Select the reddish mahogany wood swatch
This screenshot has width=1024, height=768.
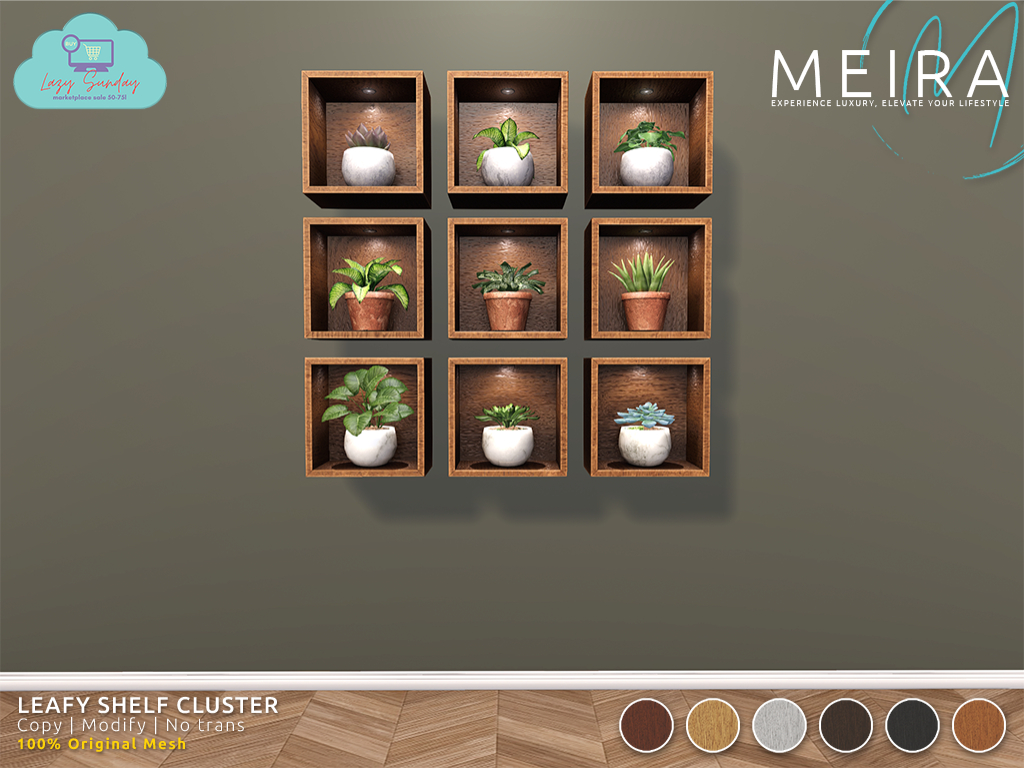(646, 725)
